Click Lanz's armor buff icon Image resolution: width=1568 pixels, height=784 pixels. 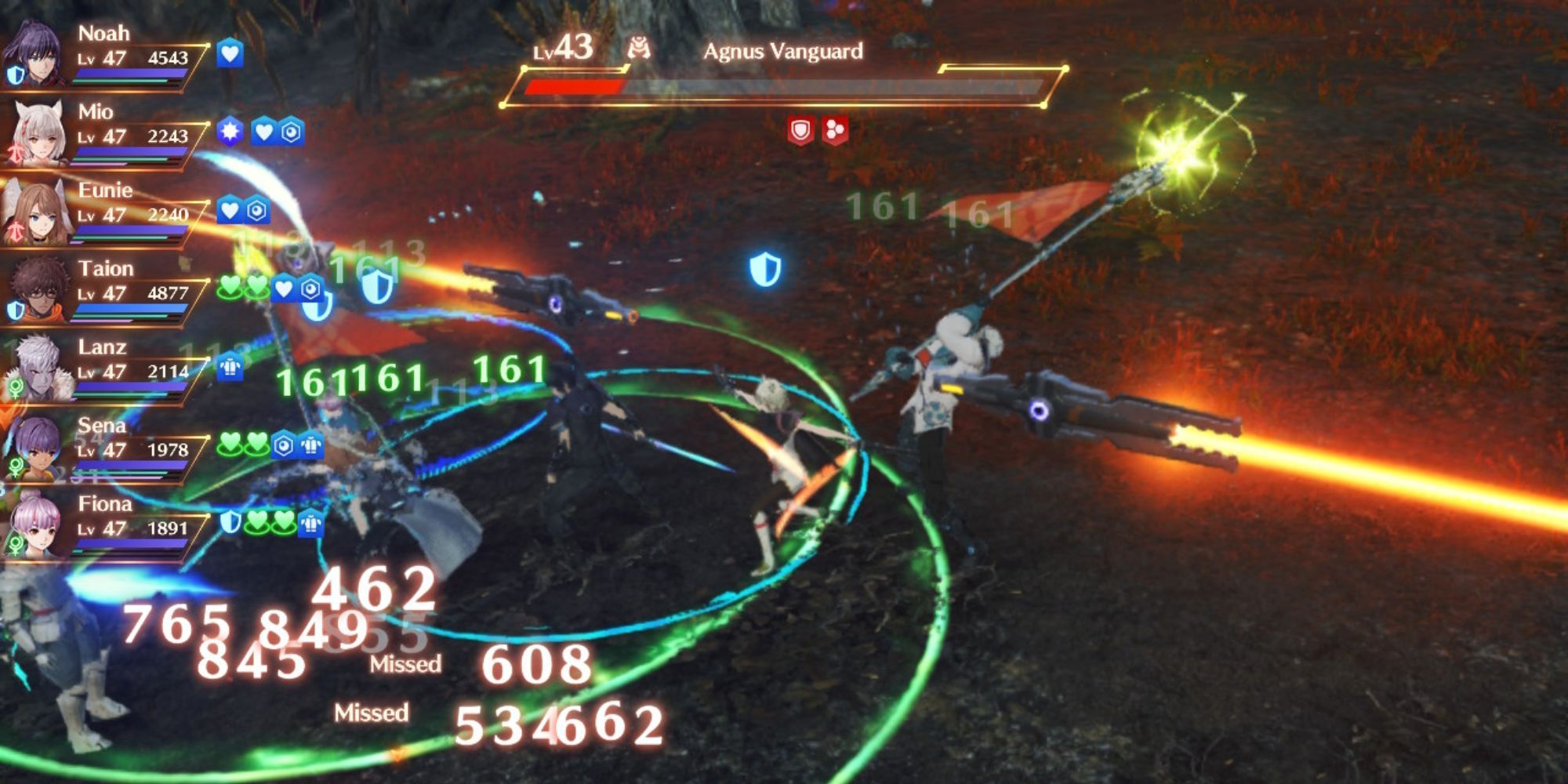point(230,365)
